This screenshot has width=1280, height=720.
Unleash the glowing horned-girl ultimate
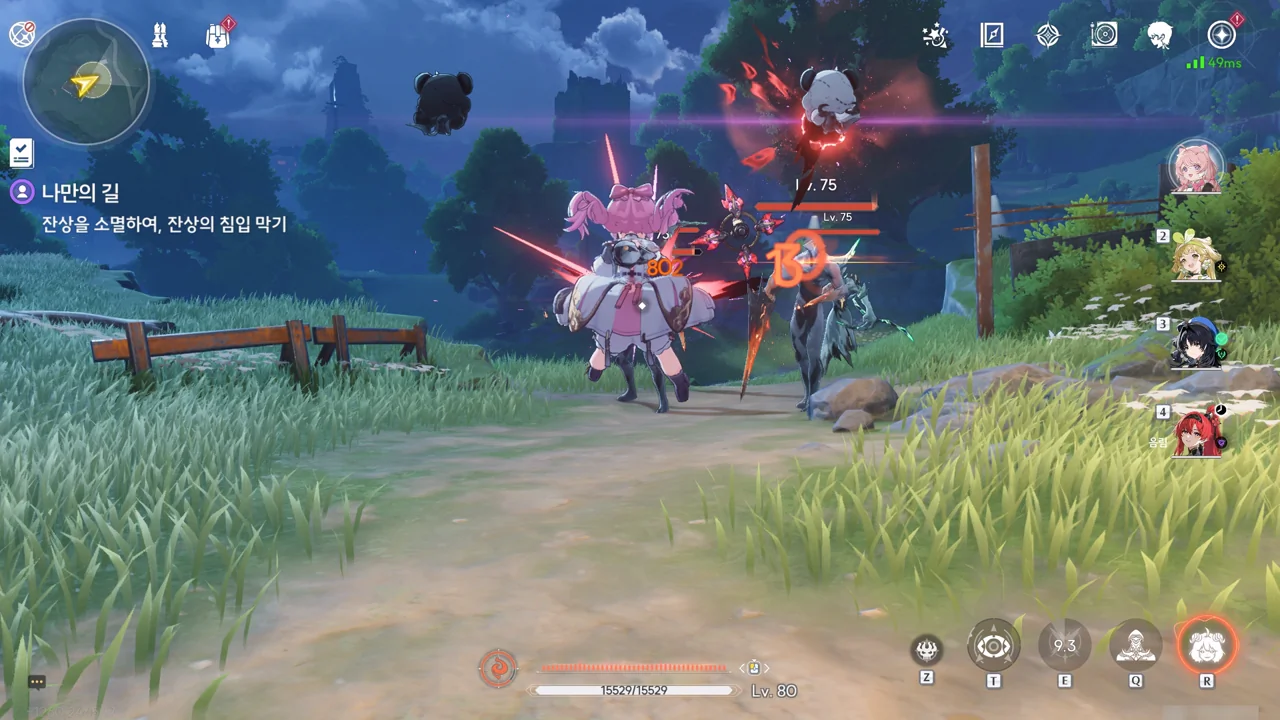[1207, 646]
